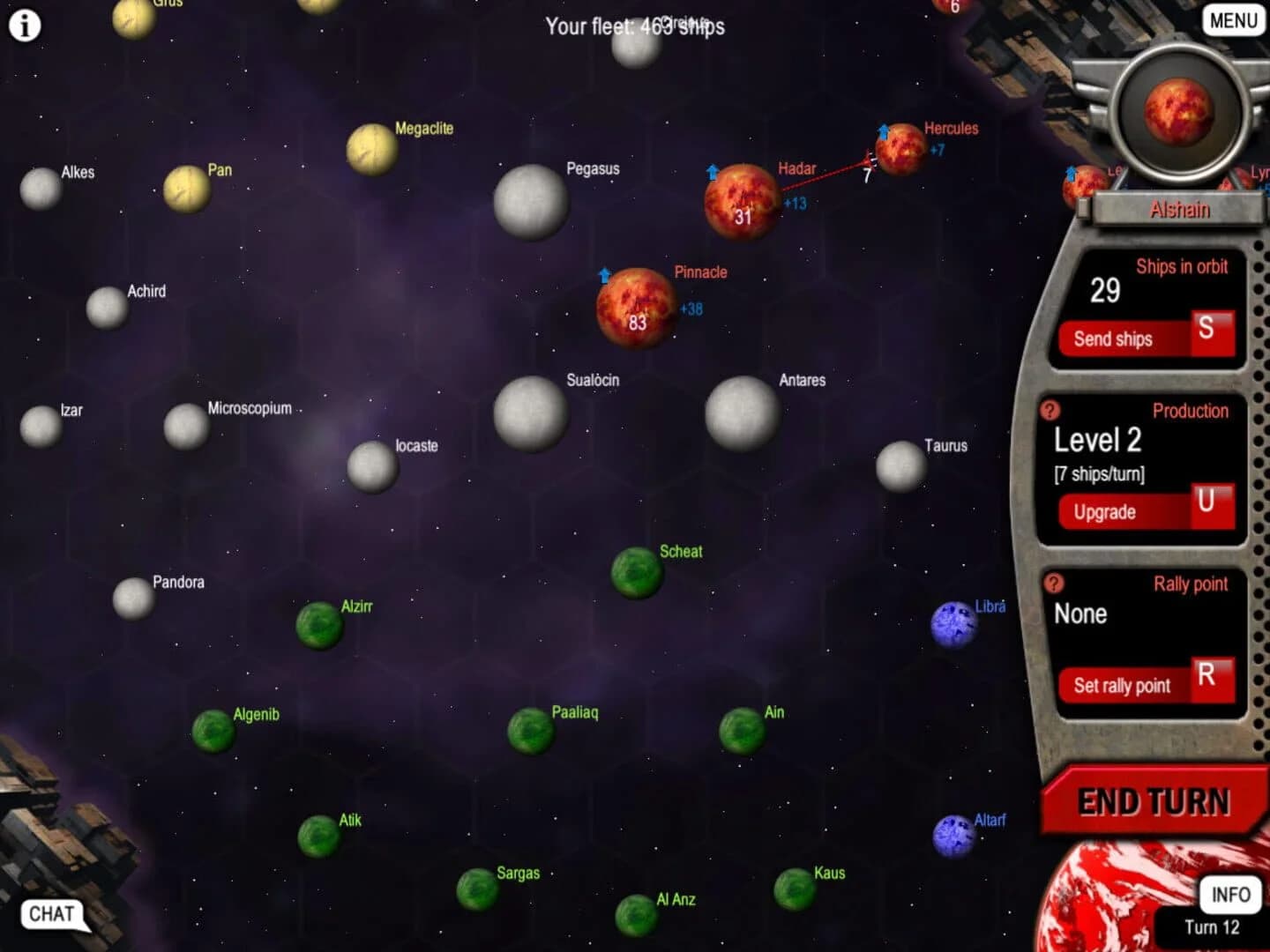View help for the Rally point section

pyautogui.click(x=1051, y=582)
